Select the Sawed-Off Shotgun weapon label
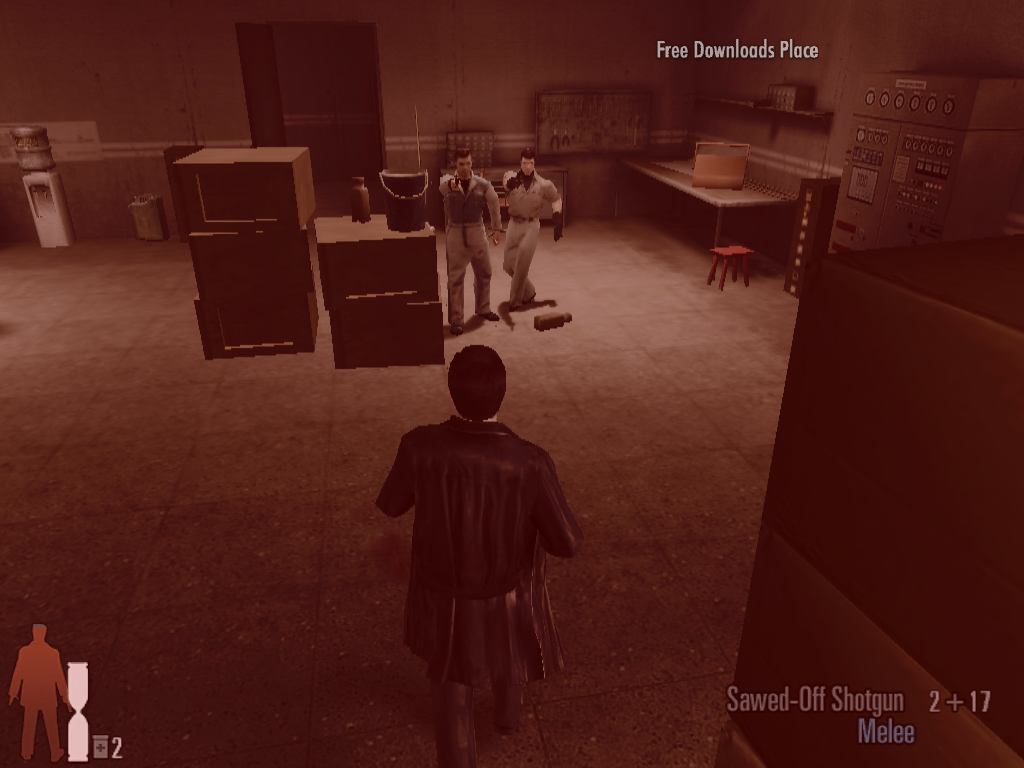The height and width of the screenshot is (768, 1024). [814, 700]
